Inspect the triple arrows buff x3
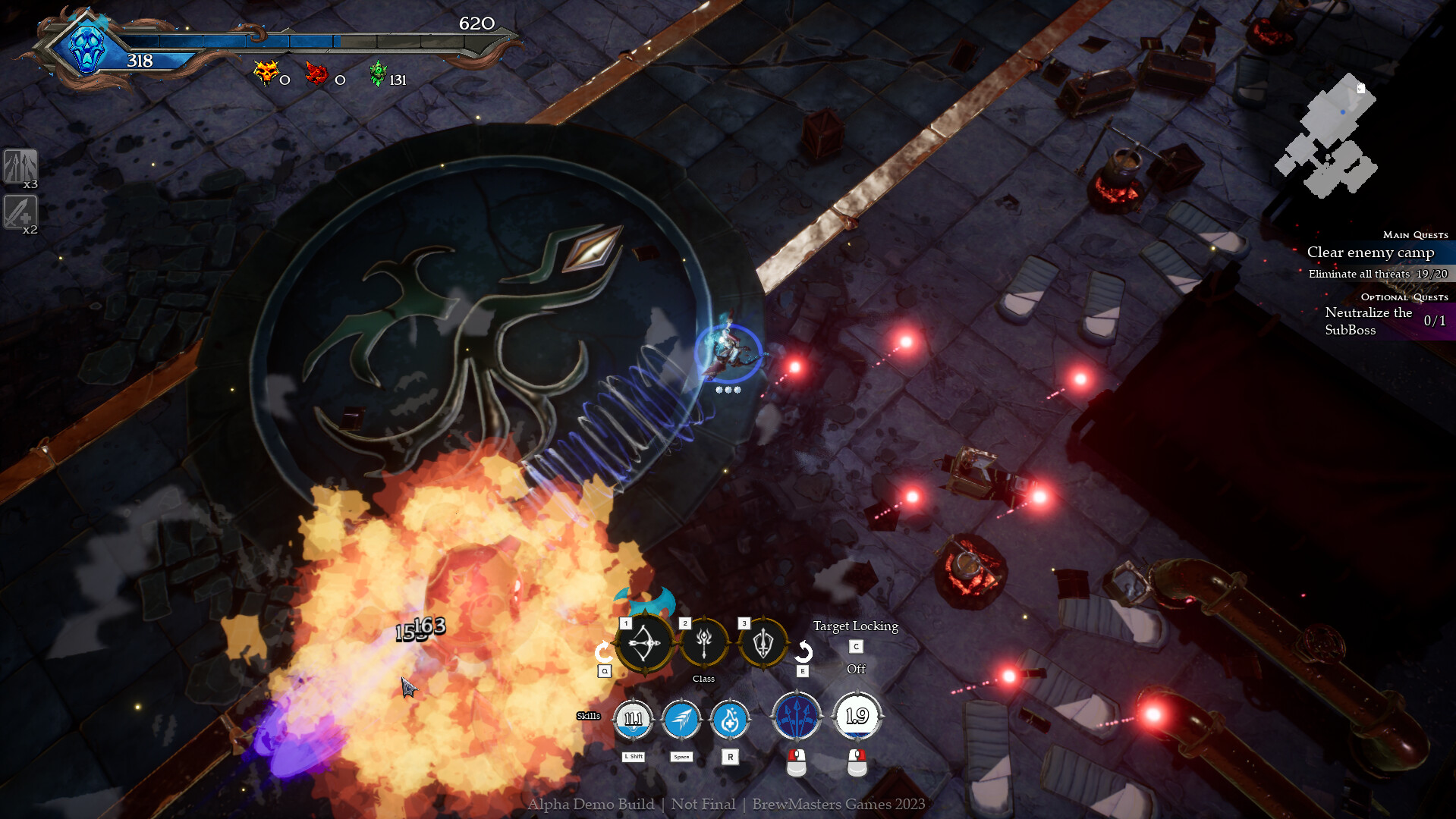Viewport: 1456px width, 819px height. click(20, 167)
